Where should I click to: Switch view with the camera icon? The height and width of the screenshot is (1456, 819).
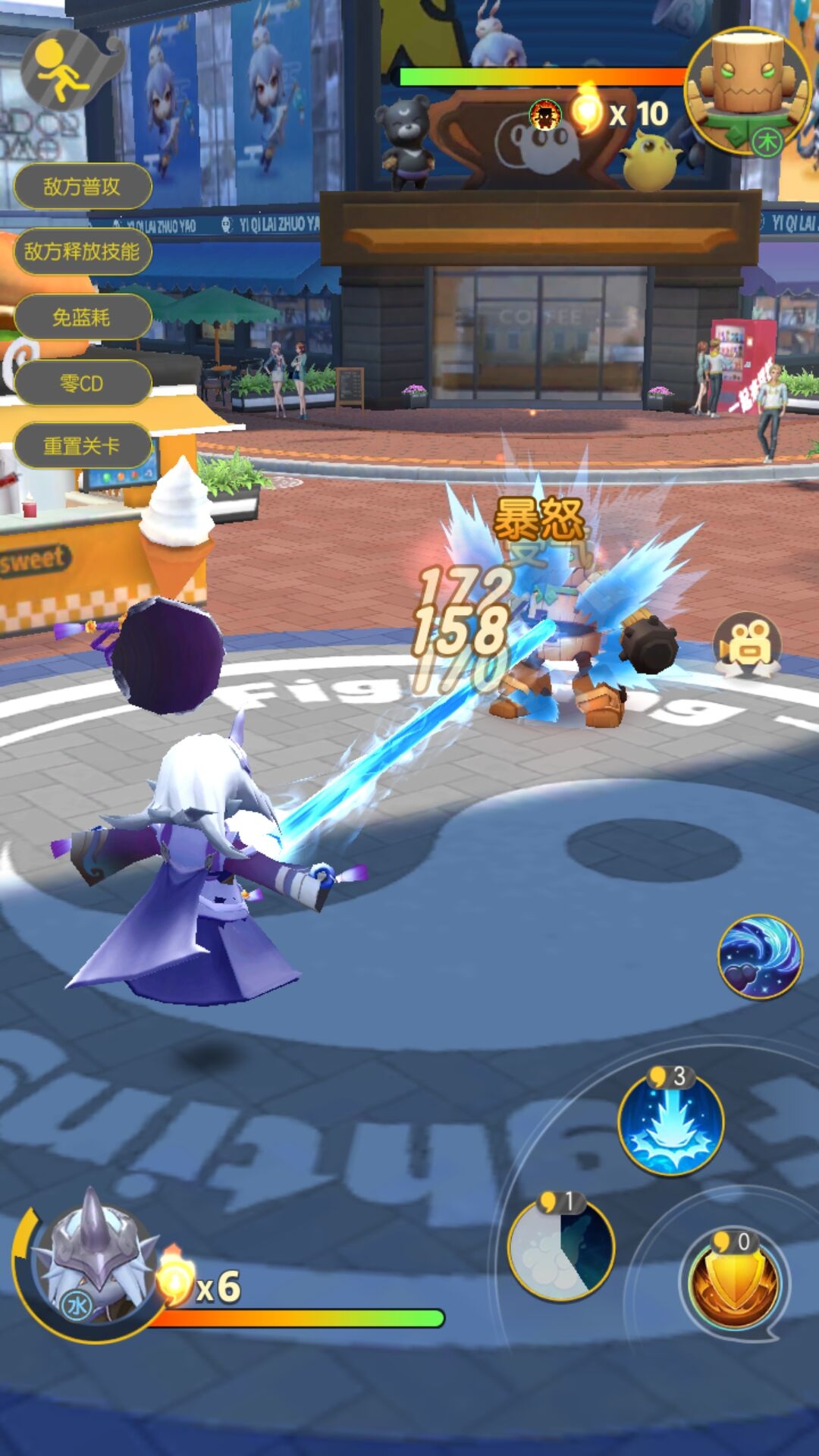coord(747,645)
